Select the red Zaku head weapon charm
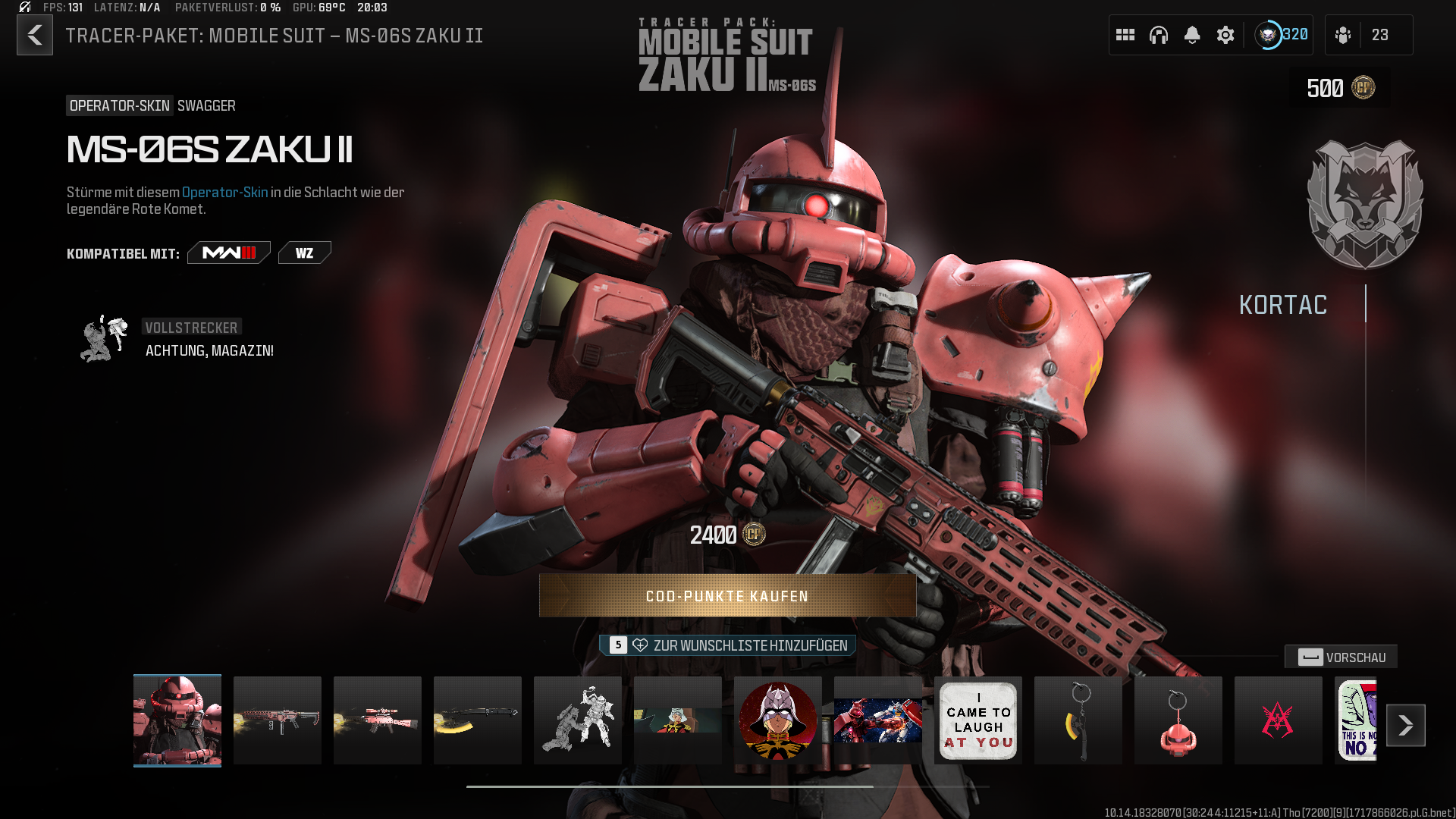 click(1178, 720)
